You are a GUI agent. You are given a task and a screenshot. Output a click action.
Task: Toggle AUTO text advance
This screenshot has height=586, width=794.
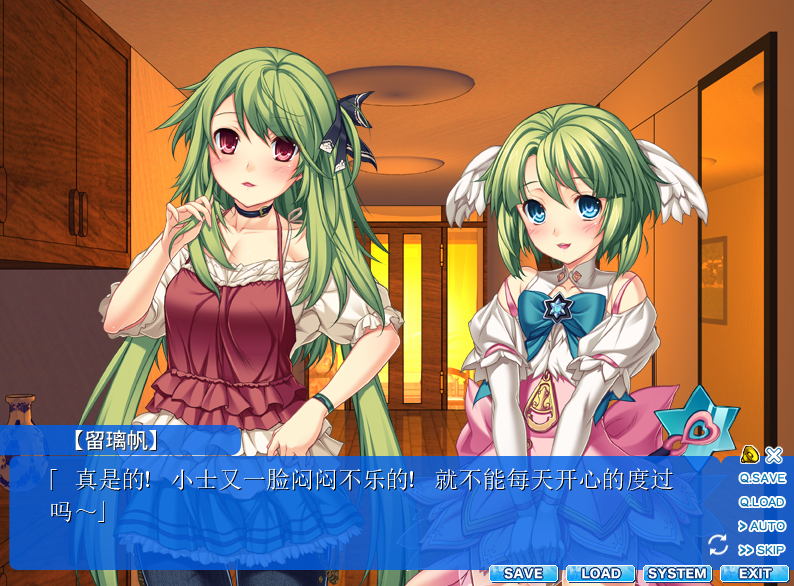[762, 526]
